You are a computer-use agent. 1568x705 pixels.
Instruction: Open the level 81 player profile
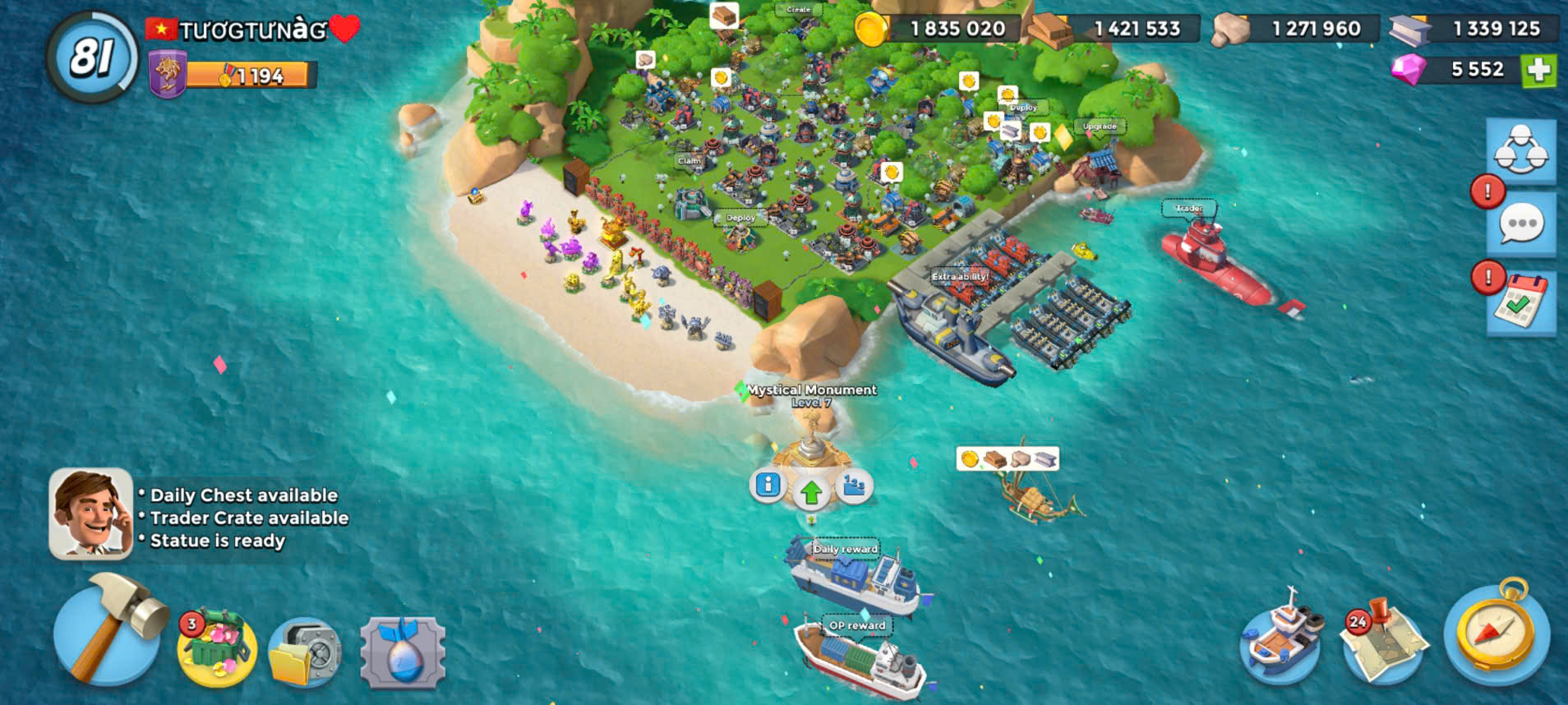point(92,58)
